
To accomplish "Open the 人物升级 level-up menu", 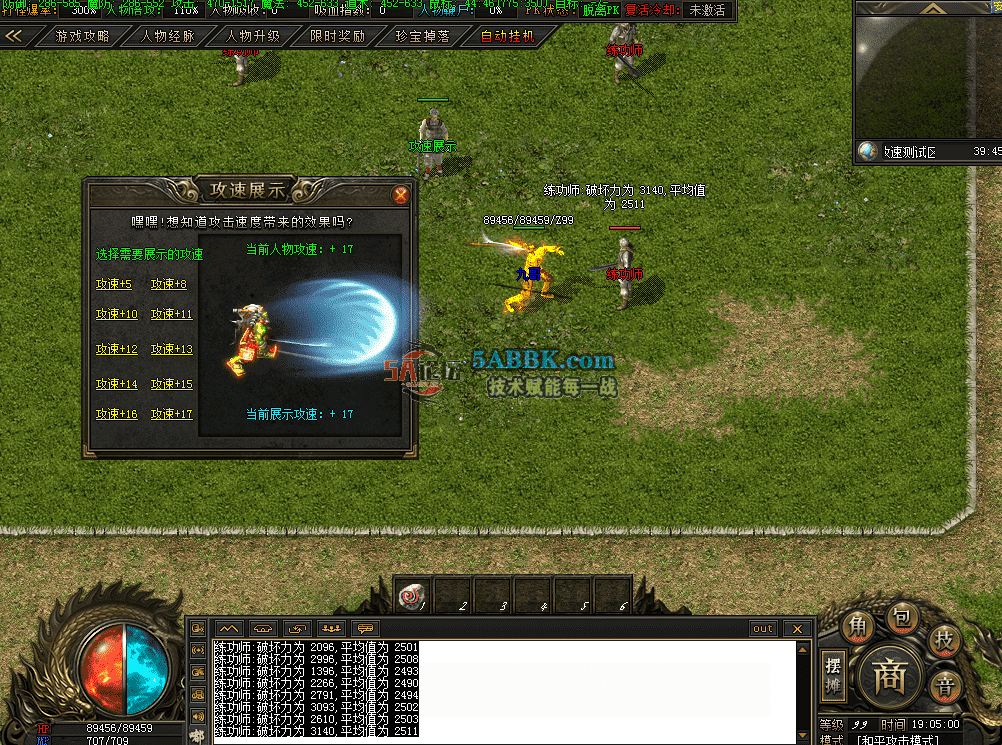I will pyautogui.click(x=252, y=37).
